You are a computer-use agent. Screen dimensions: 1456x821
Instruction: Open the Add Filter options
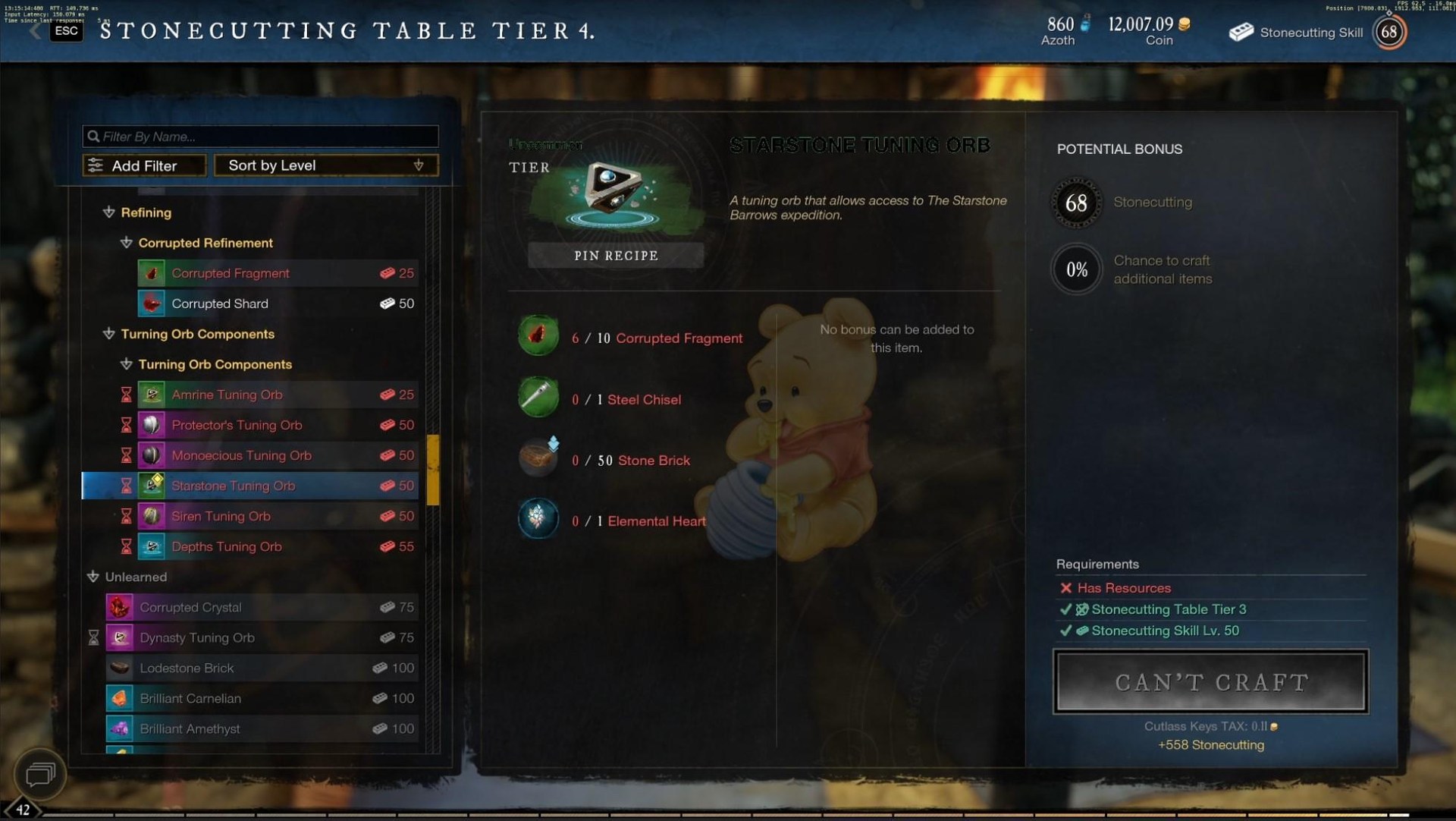(x=144, y=165)
